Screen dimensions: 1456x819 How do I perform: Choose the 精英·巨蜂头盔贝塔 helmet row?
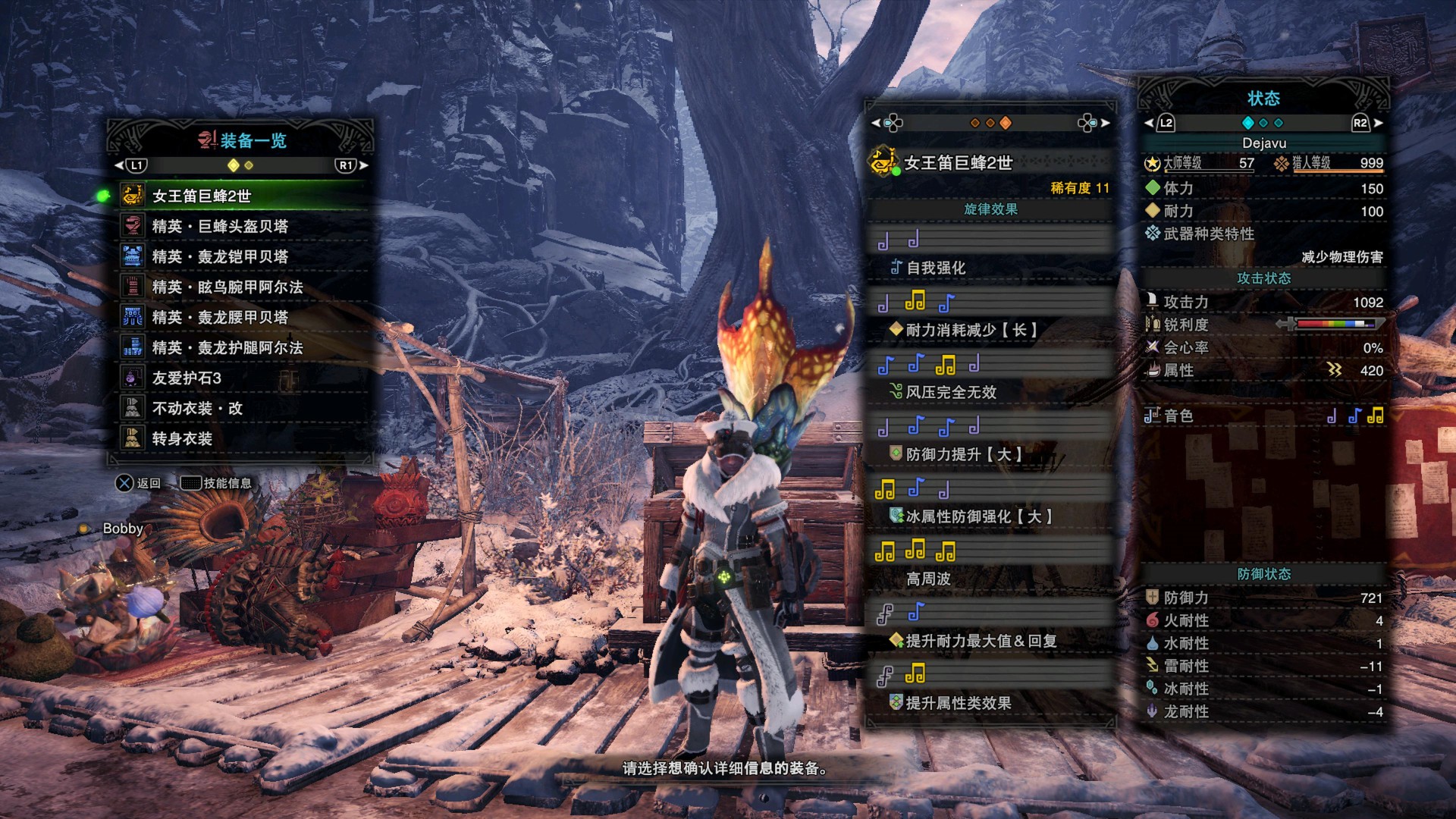tap(220, 227)
